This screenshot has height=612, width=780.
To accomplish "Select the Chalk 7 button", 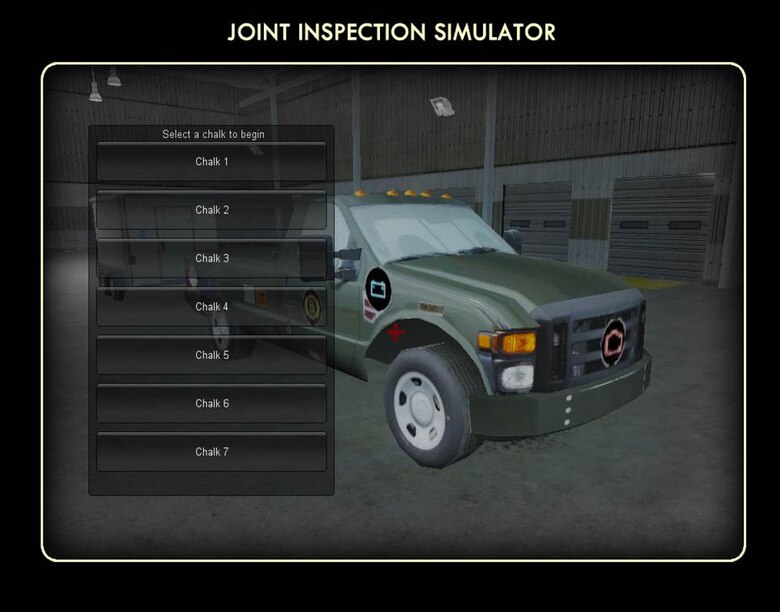I will pos(211,452).
